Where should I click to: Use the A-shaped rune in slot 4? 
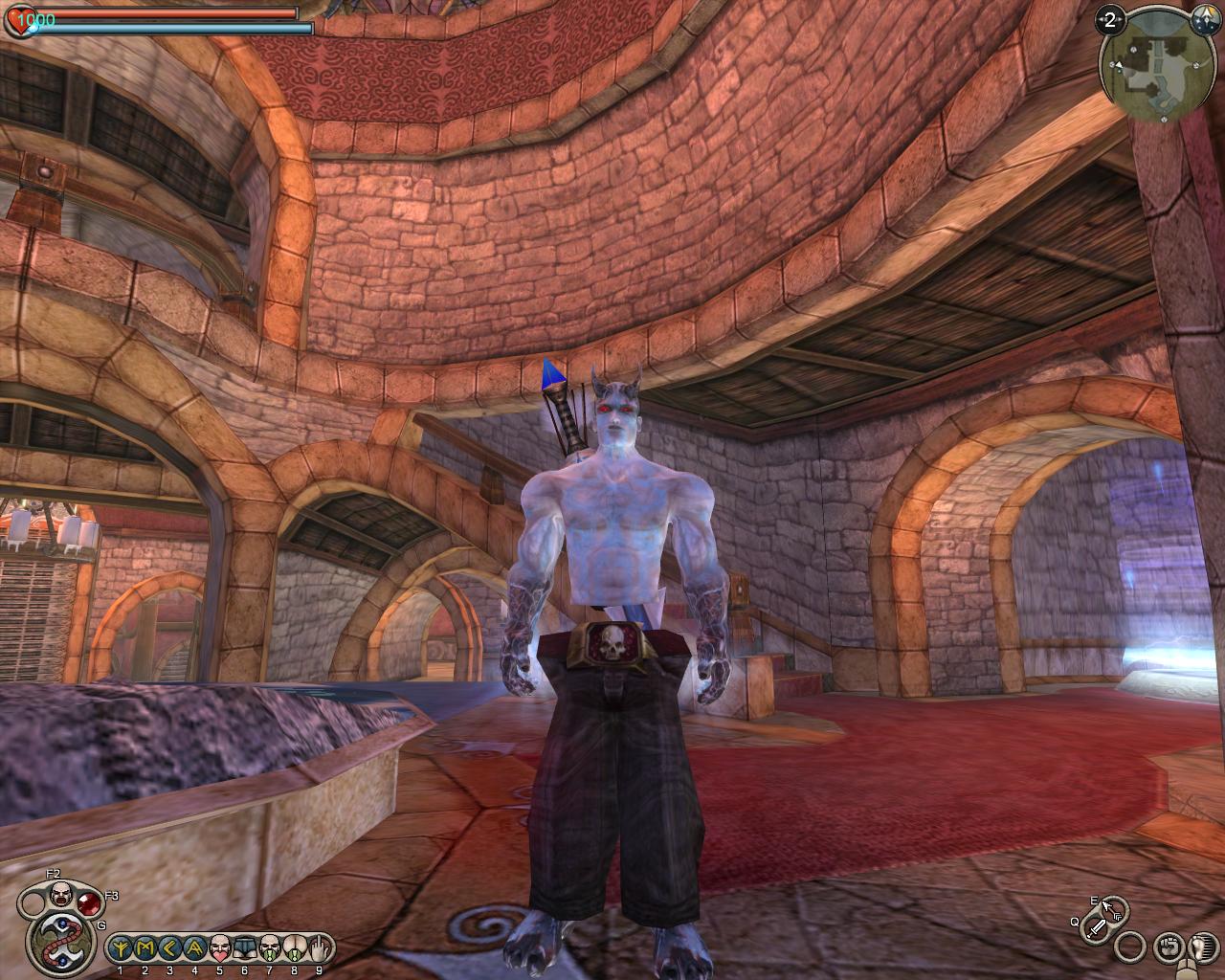click(195, 947)
